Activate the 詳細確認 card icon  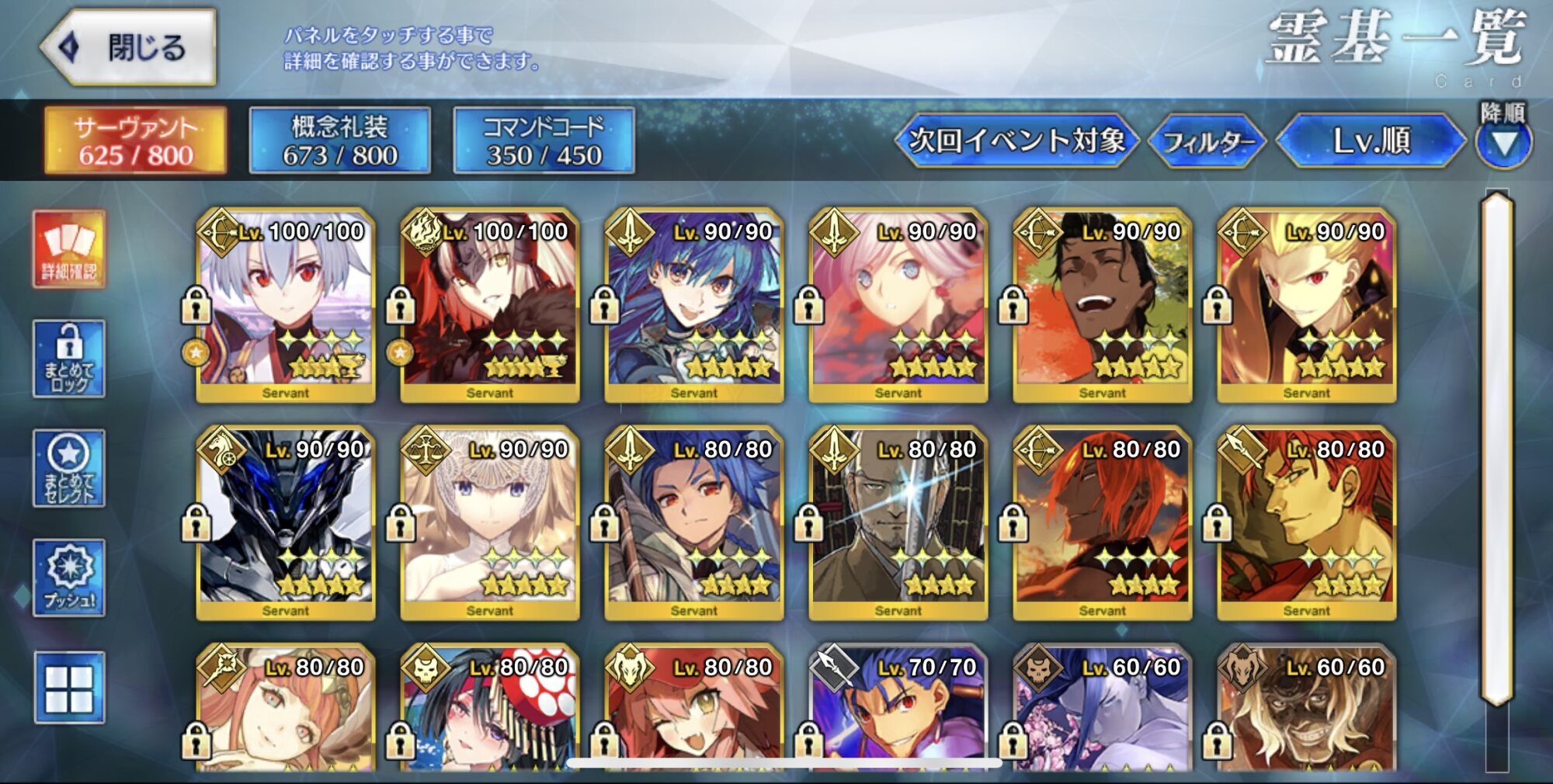tap(69, 250)
